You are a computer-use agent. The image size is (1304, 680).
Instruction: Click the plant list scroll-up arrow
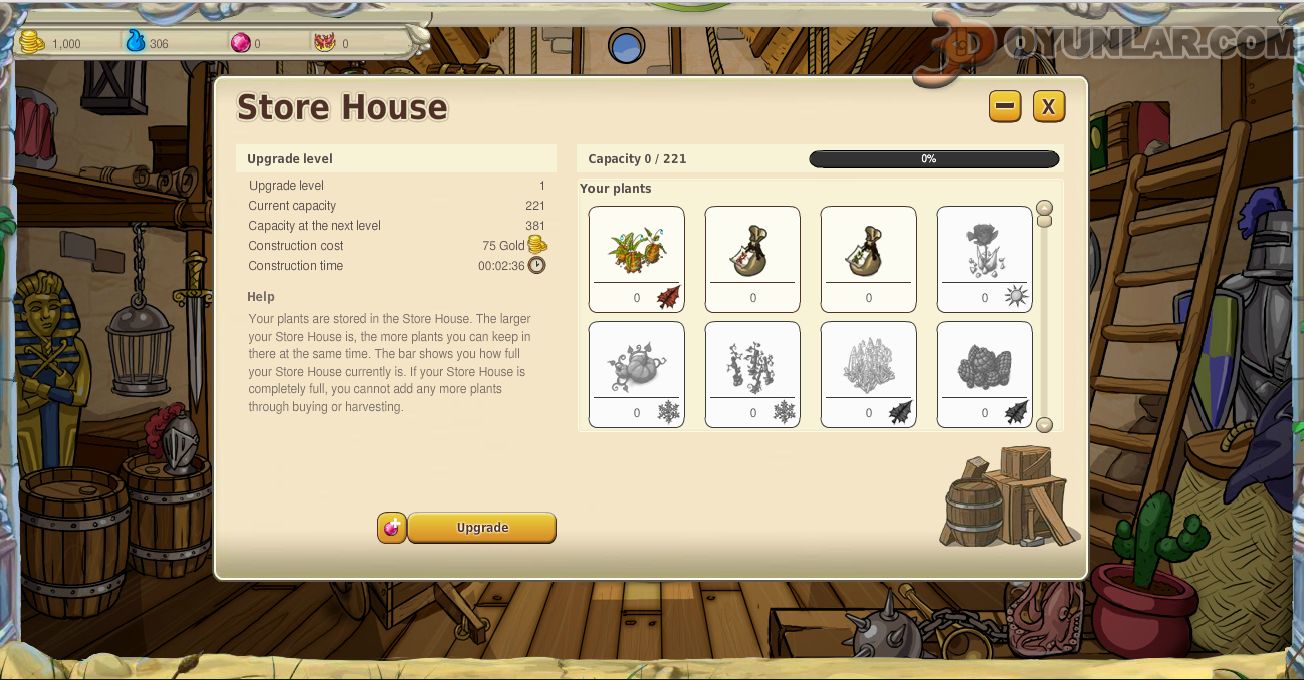[x=1044, y=209]
